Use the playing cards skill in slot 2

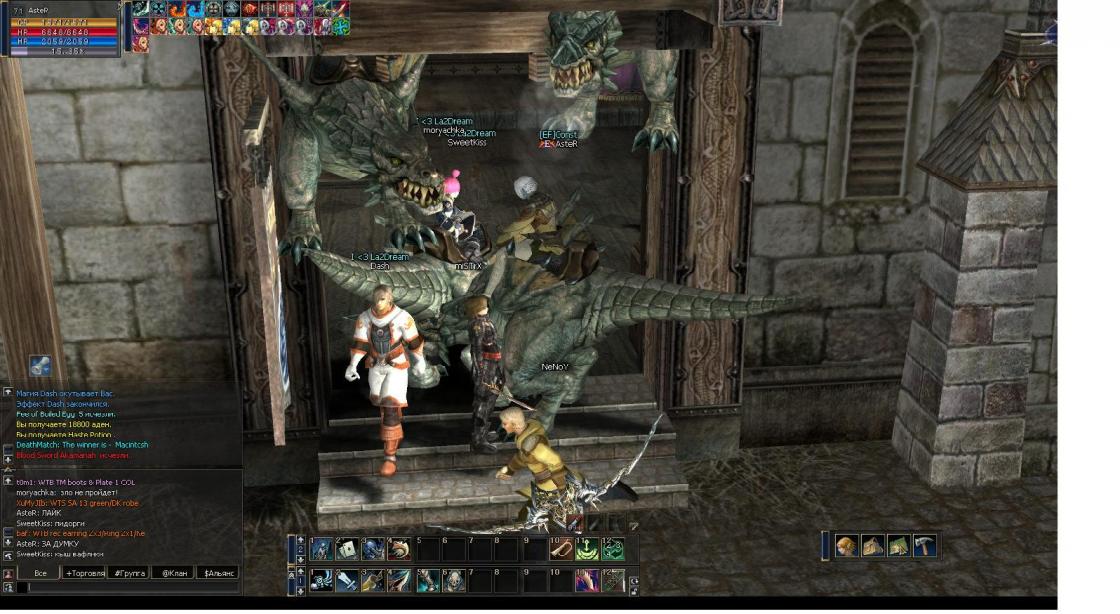[x=347, y=549]
